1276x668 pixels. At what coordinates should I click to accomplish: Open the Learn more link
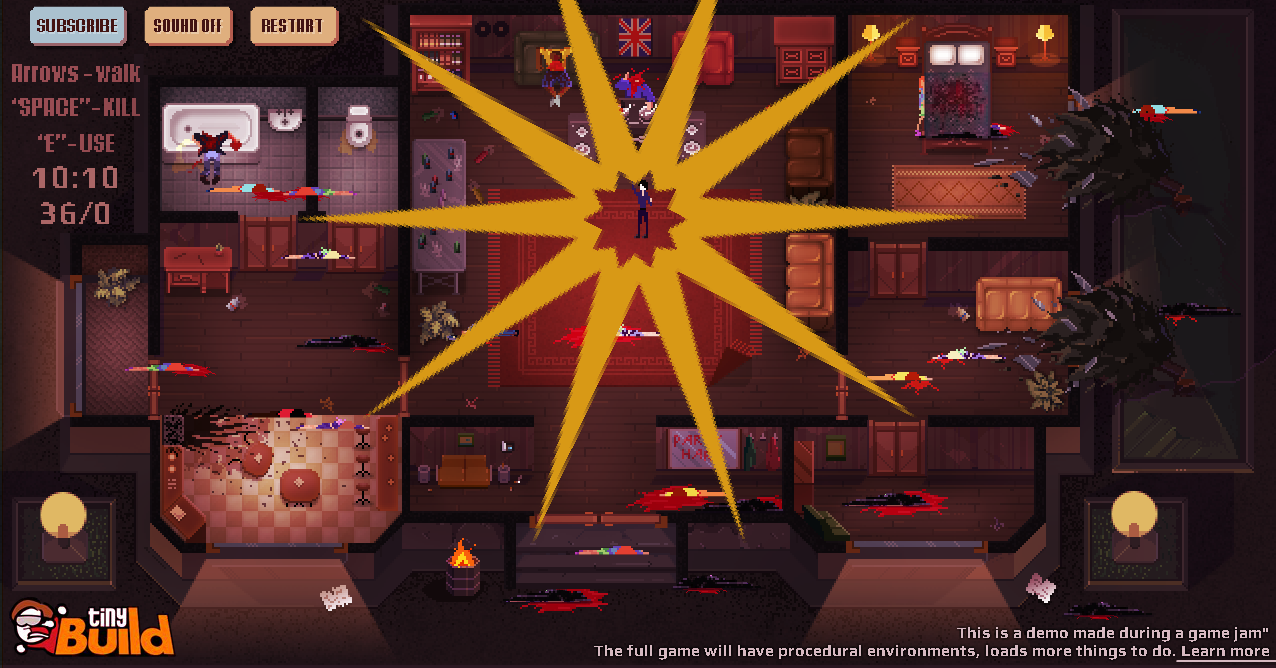coord(1224,651)
